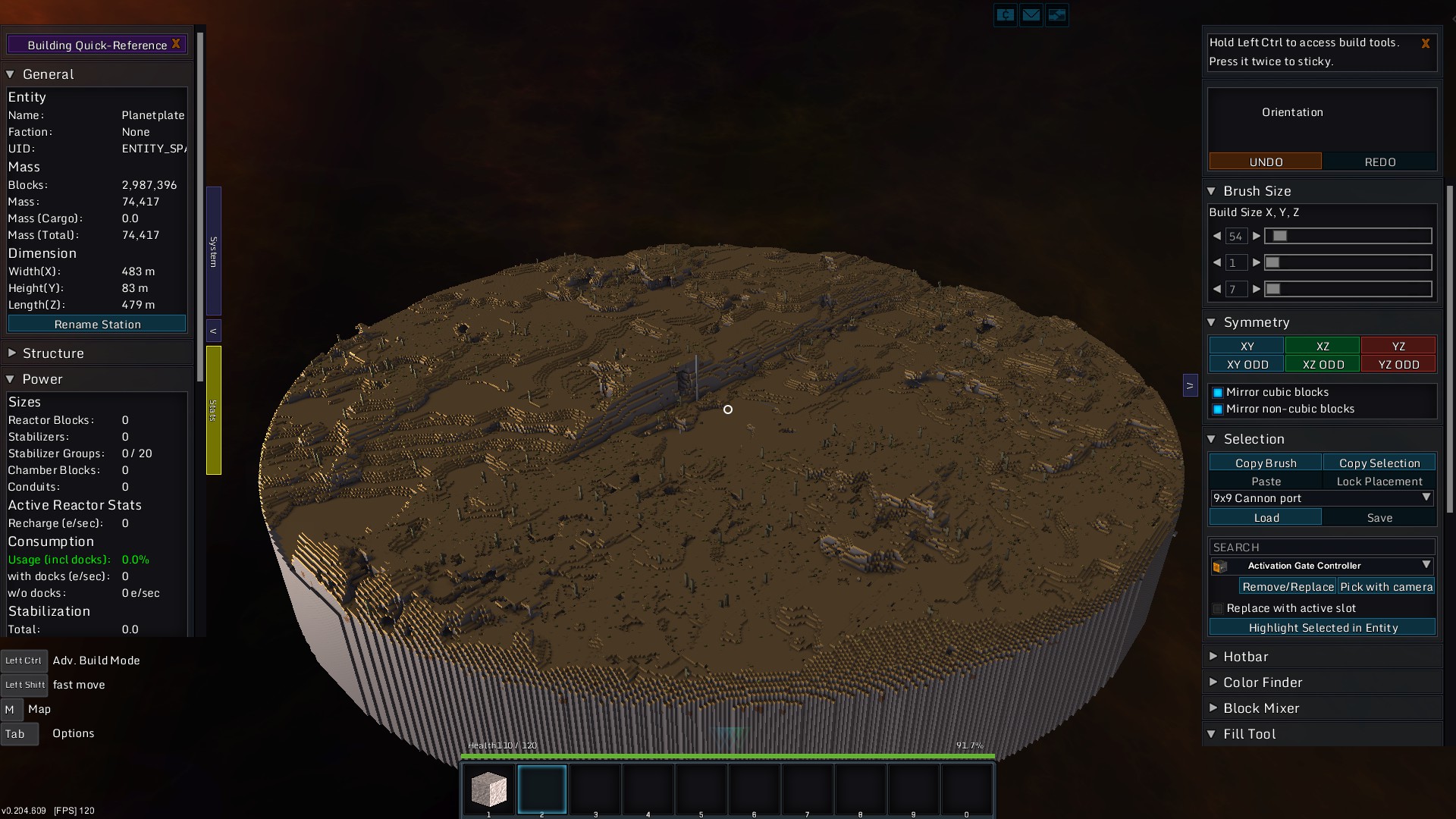Close the Building Quick-Reference panel

176,44
